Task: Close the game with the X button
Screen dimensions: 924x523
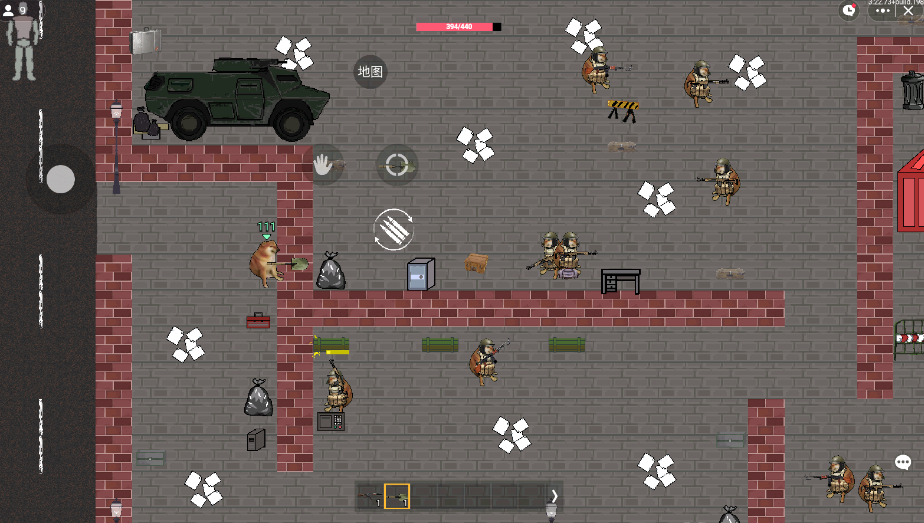Action: (908, 10)
